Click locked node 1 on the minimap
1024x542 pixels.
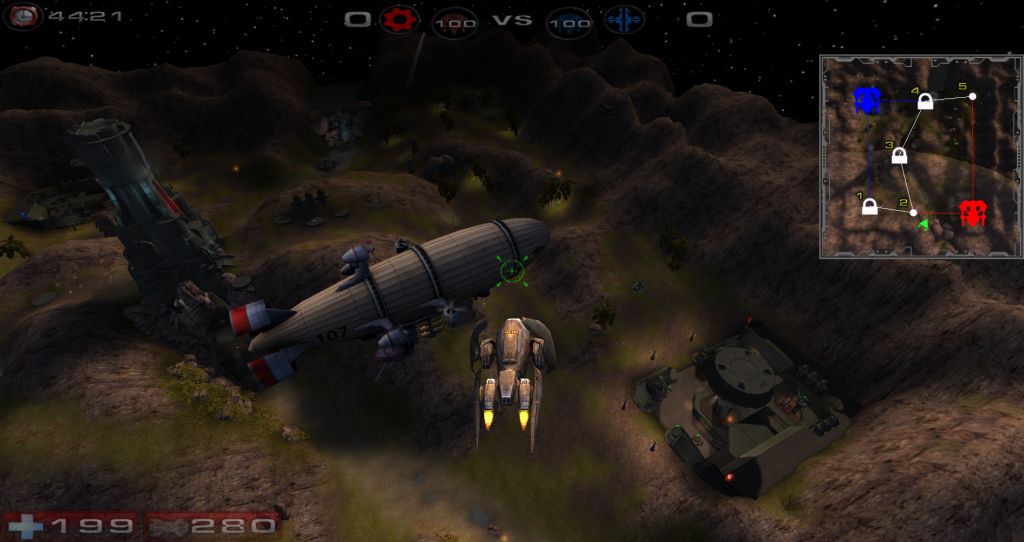pos(870,207)
